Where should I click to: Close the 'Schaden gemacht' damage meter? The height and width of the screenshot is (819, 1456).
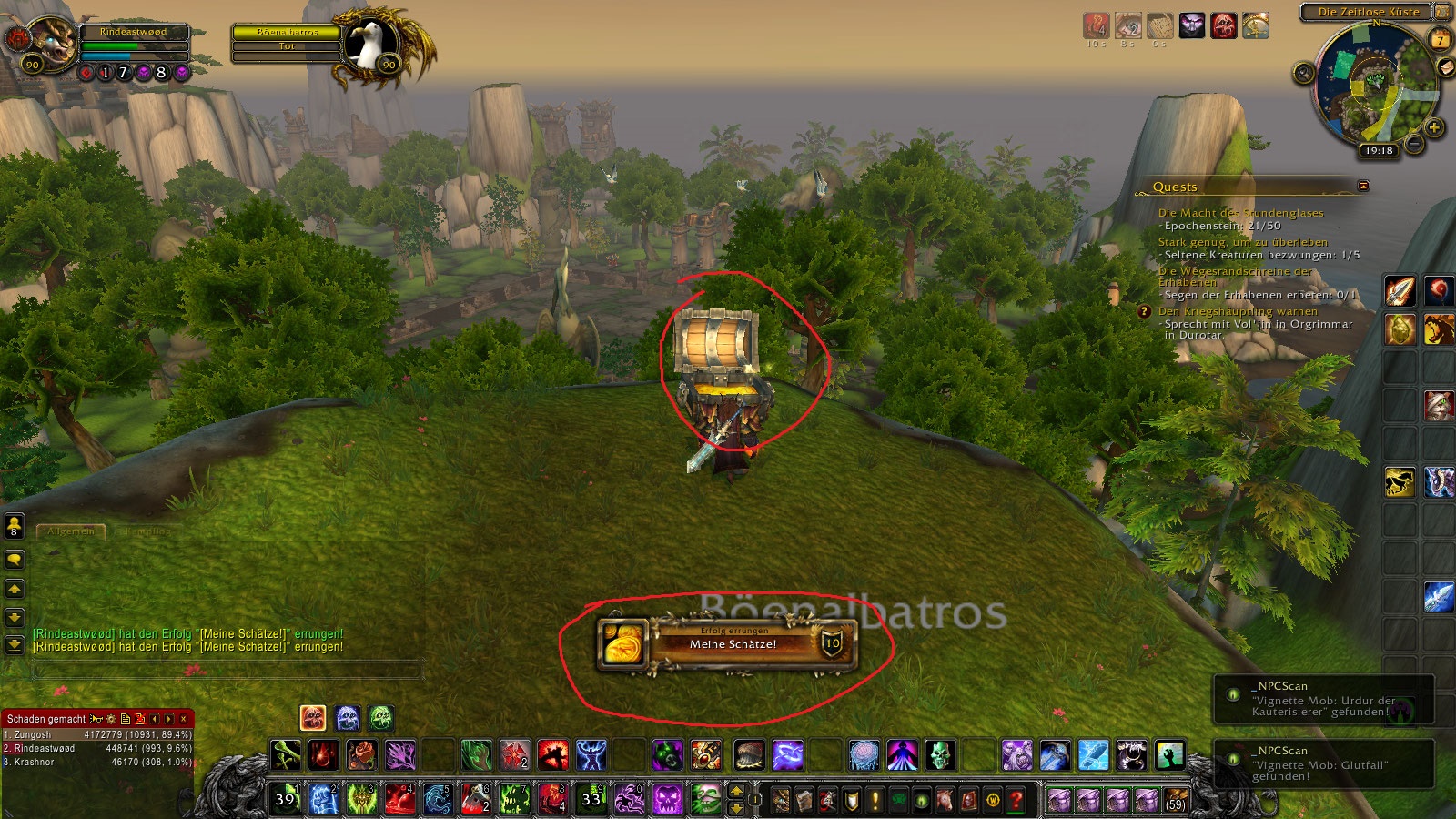pyautogui.click(x=184, y=719)
